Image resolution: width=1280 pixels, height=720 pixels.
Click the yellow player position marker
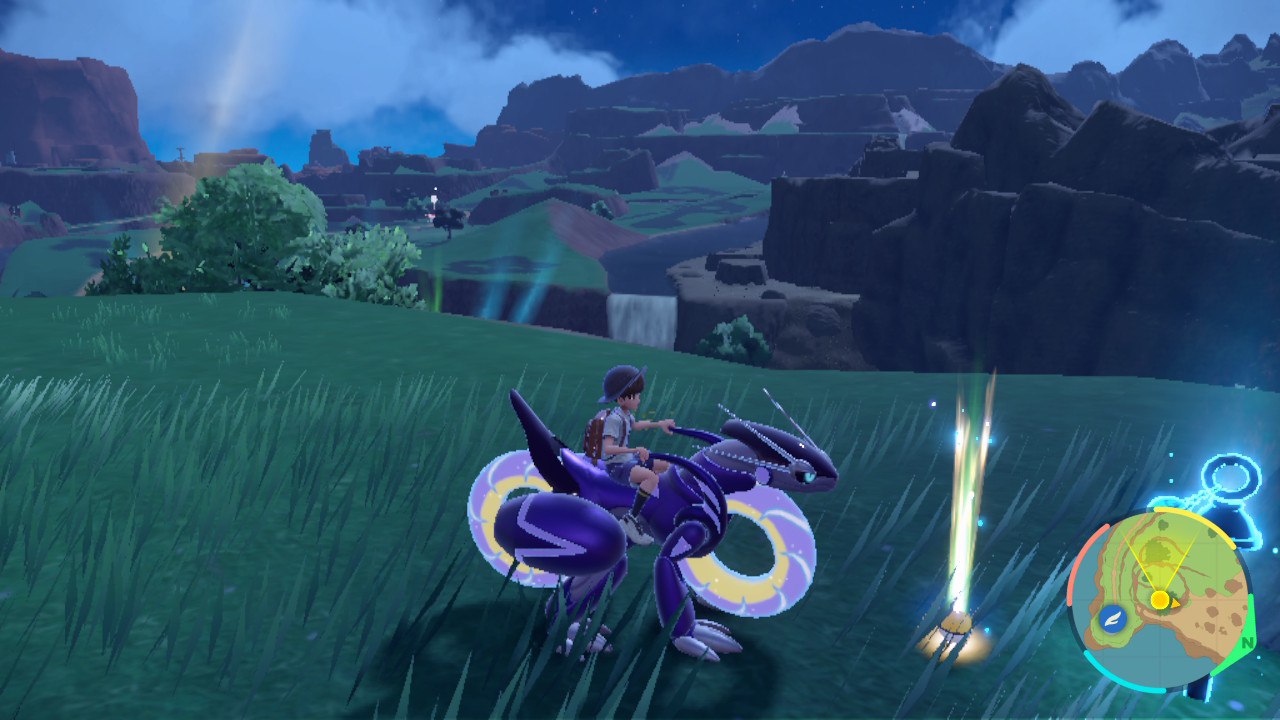[1160, 600]
